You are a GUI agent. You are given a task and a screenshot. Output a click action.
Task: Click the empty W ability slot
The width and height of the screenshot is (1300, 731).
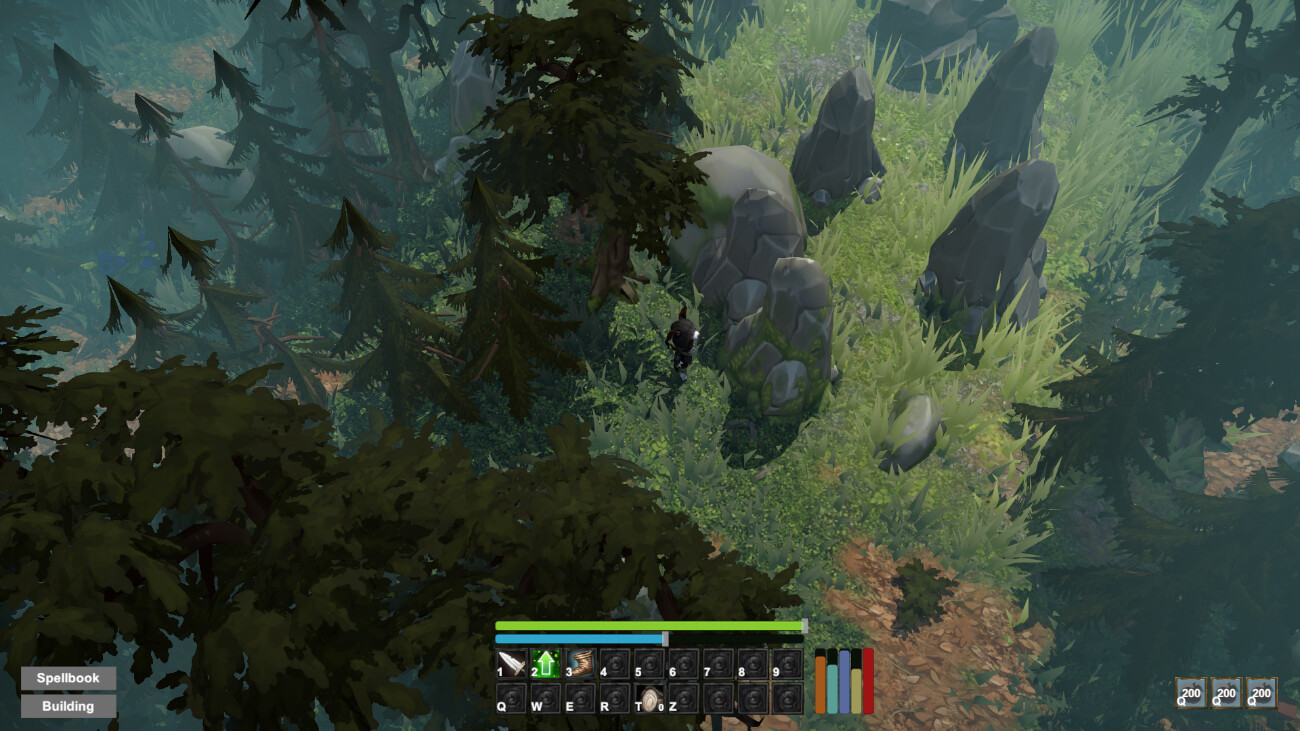[545, 698]
